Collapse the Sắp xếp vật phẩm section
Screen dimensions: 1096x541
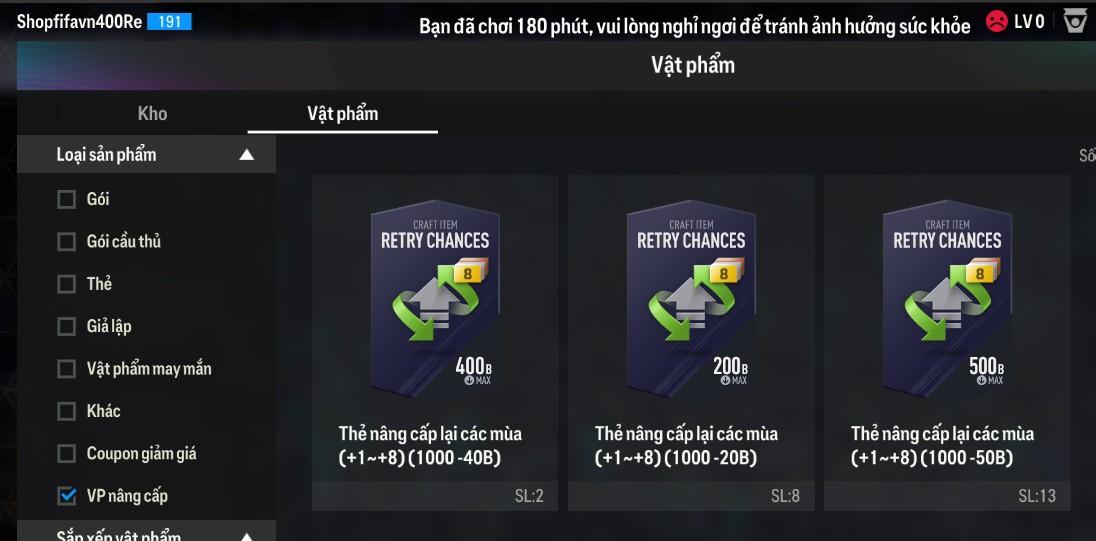click(x=246, y=535)
